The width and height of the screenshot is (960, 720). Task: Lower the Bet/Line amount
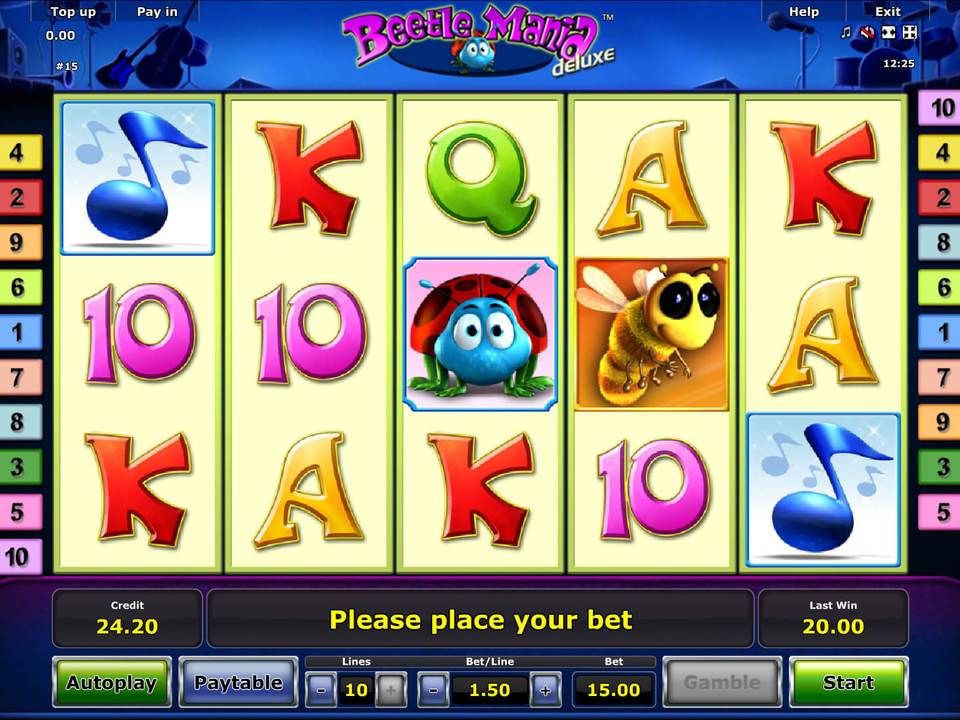coord(433,689)
